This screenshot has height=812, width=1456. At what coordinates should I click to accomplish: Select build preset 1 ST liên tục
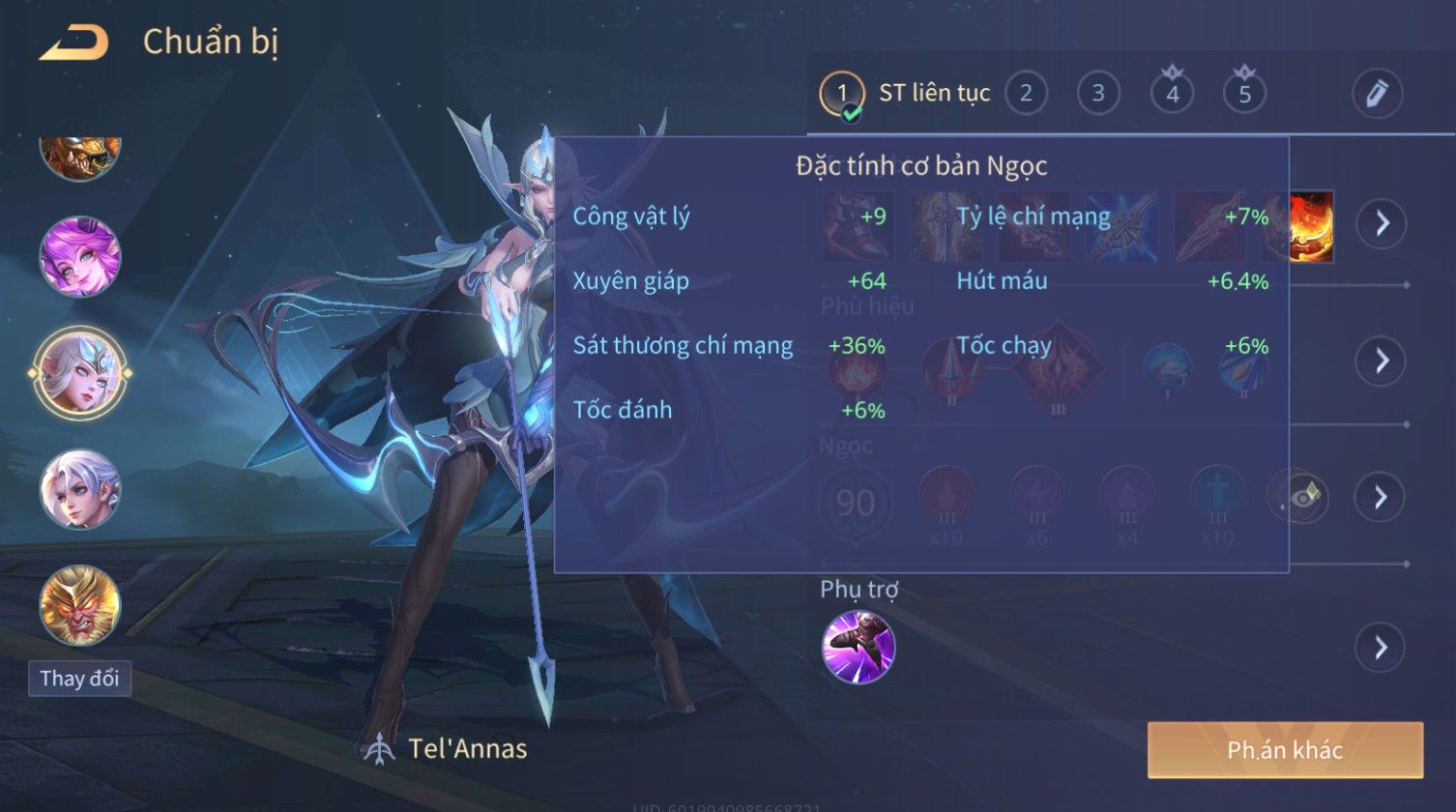click(x=841, y=94)
